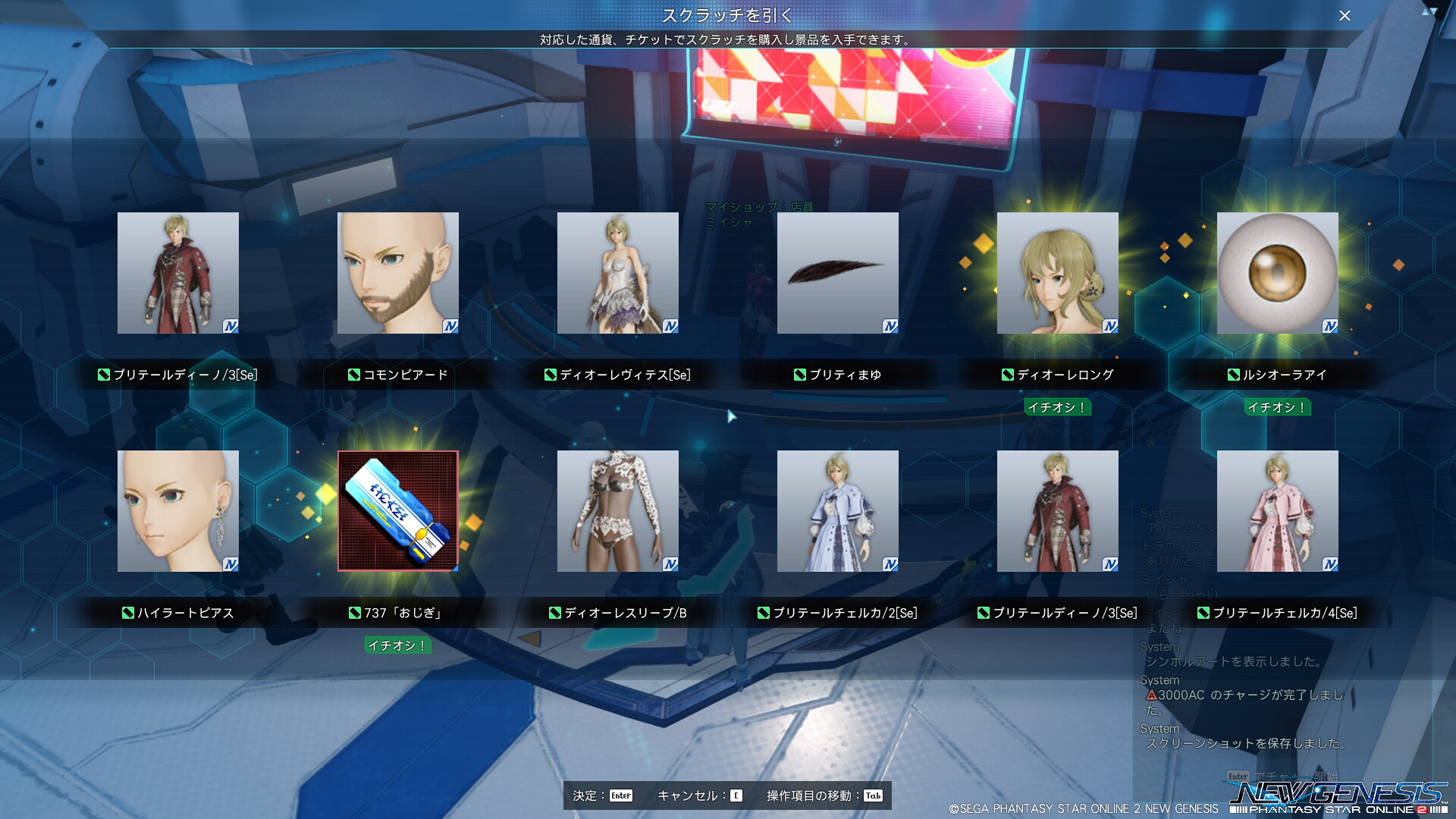Choose the ディオーレヴィテス[Se] outfit thumbnail
This screenshot has width=1456, height=819.
[618, 273]
